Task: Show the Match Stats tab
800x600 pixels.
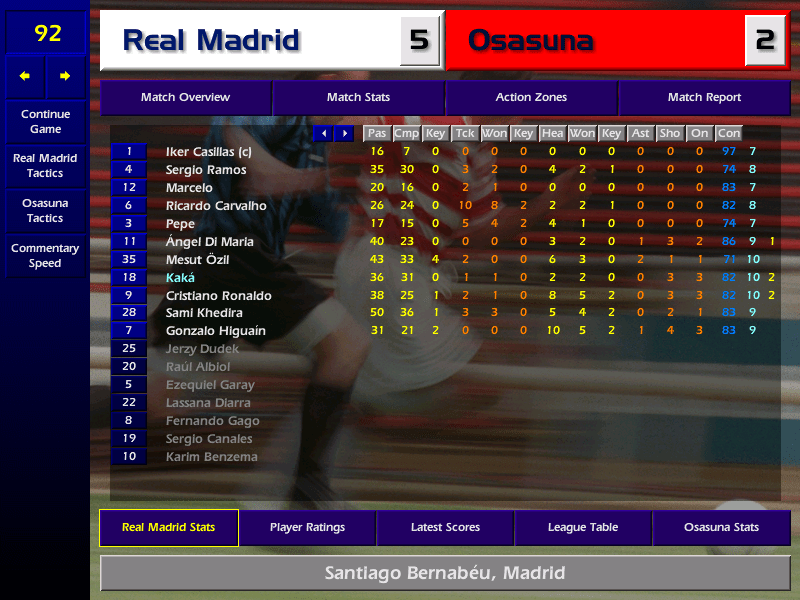Action: pyautogui.click(x=358, y=98)
